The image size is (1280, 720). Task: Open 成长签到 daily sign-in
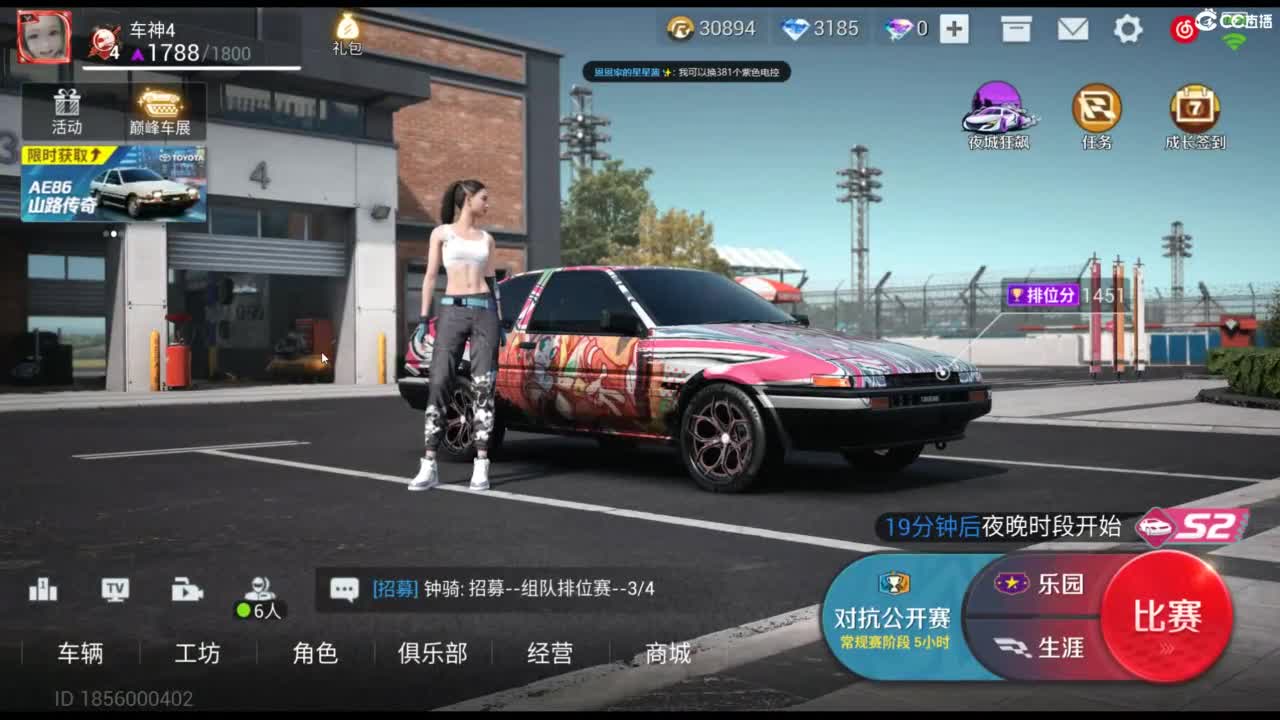(x=1197, y=110)
